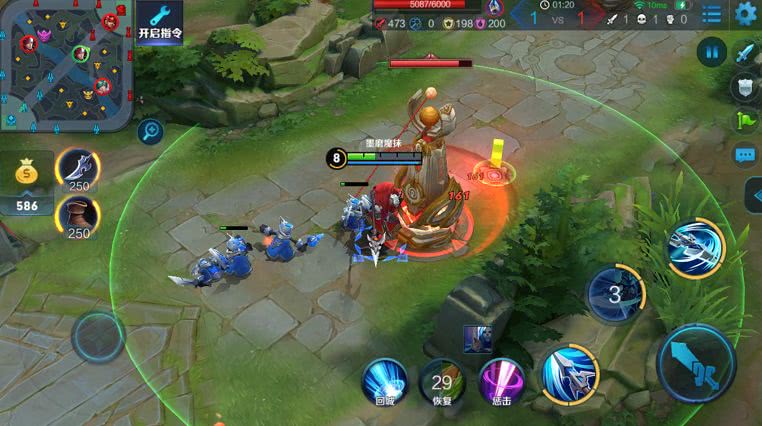The image size is (762, 426).
Task: Click the magnifier button below the minimap
Action: (151, 129)
